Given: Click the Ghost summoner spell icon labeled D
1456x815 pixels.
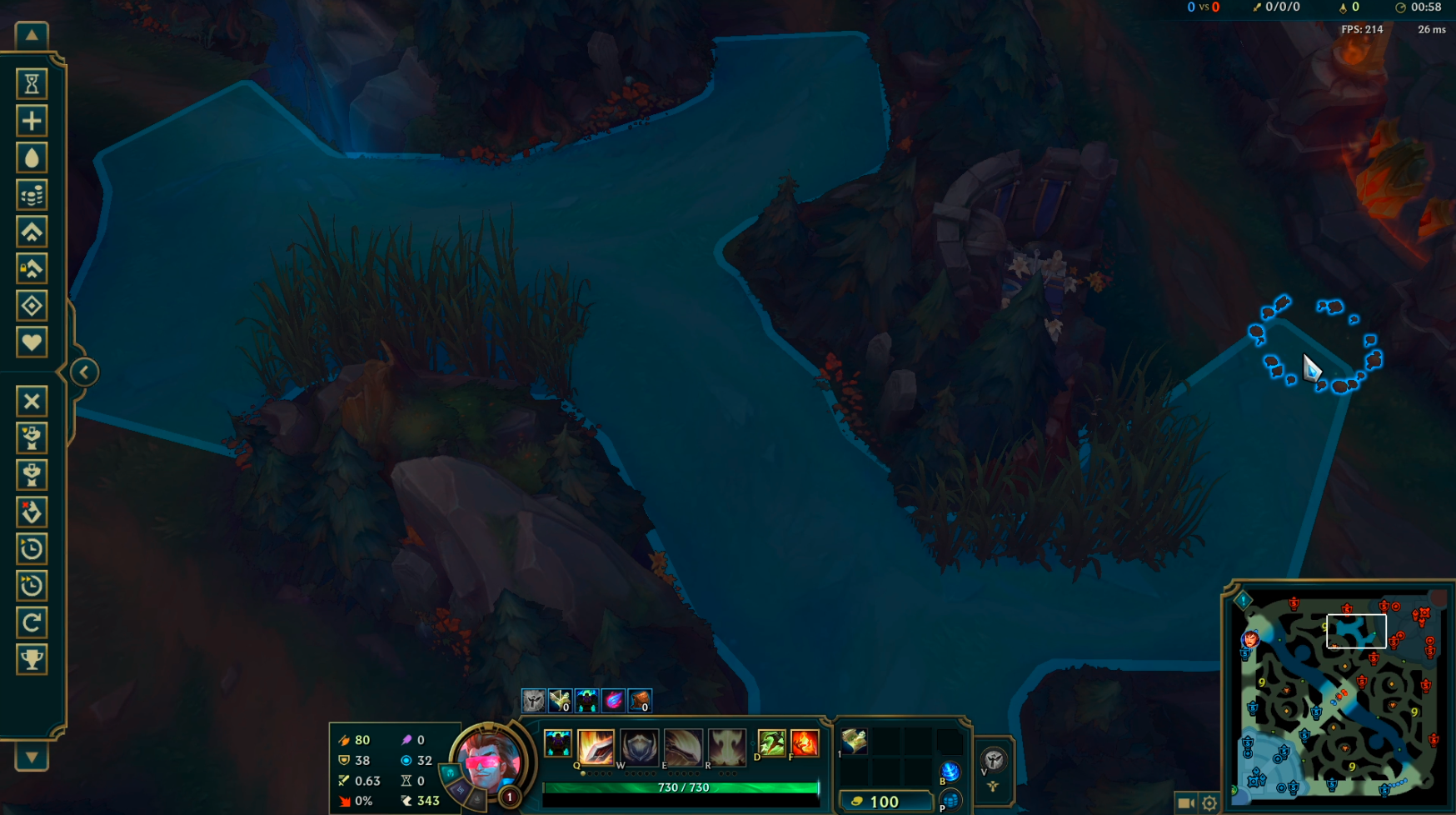Looking at the screenshot, I should 770,744.
